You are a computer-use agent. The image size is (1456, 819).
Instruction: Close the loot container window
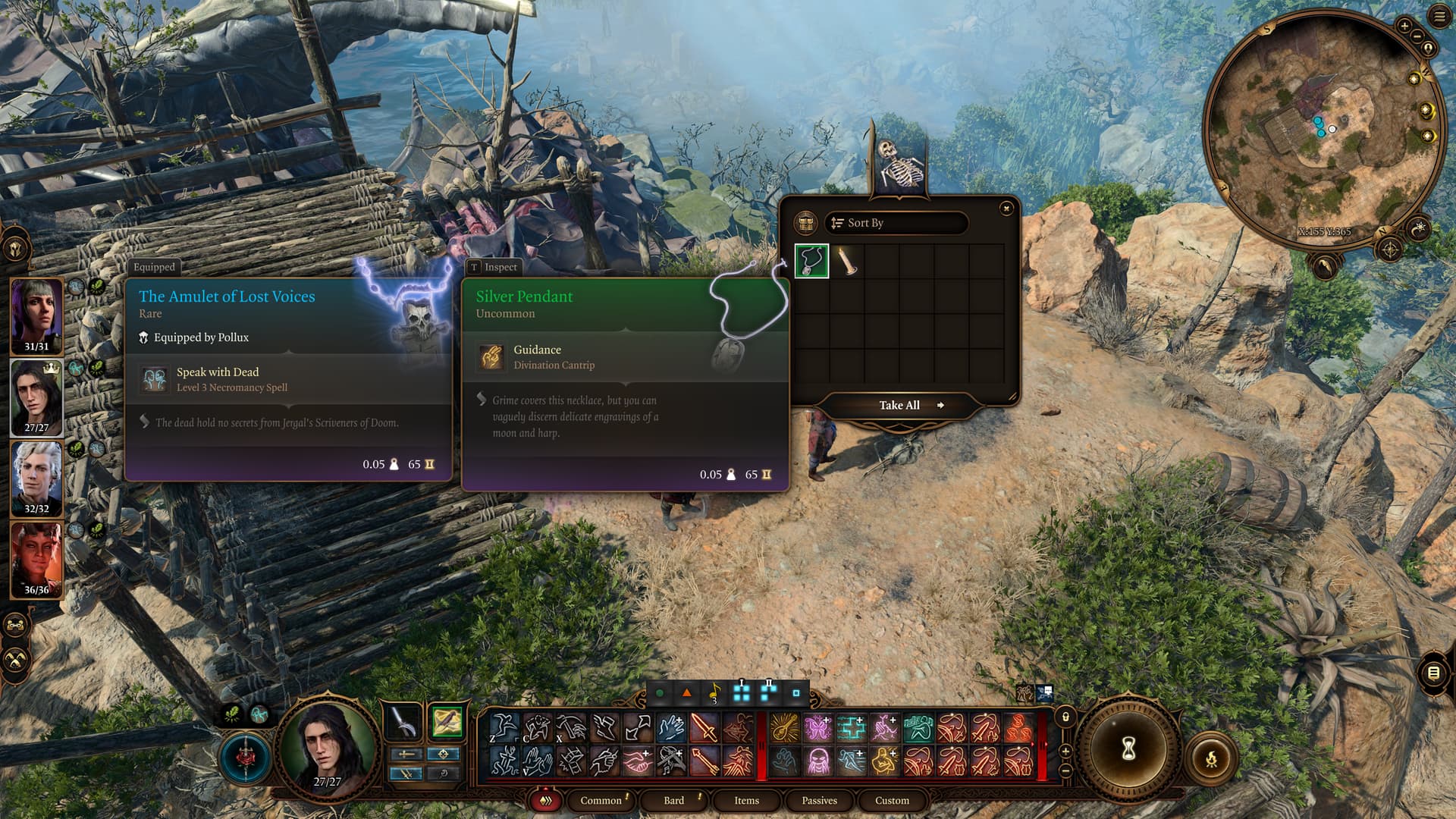click(1006, 209)
